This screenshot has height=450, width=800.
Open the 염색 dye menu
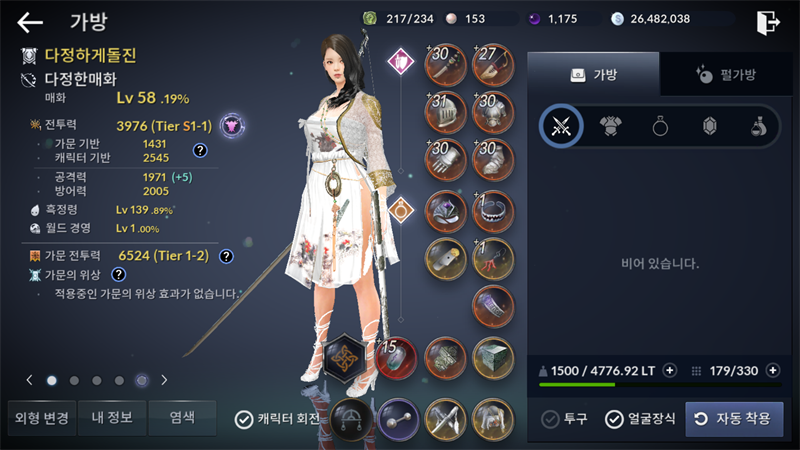181,418
